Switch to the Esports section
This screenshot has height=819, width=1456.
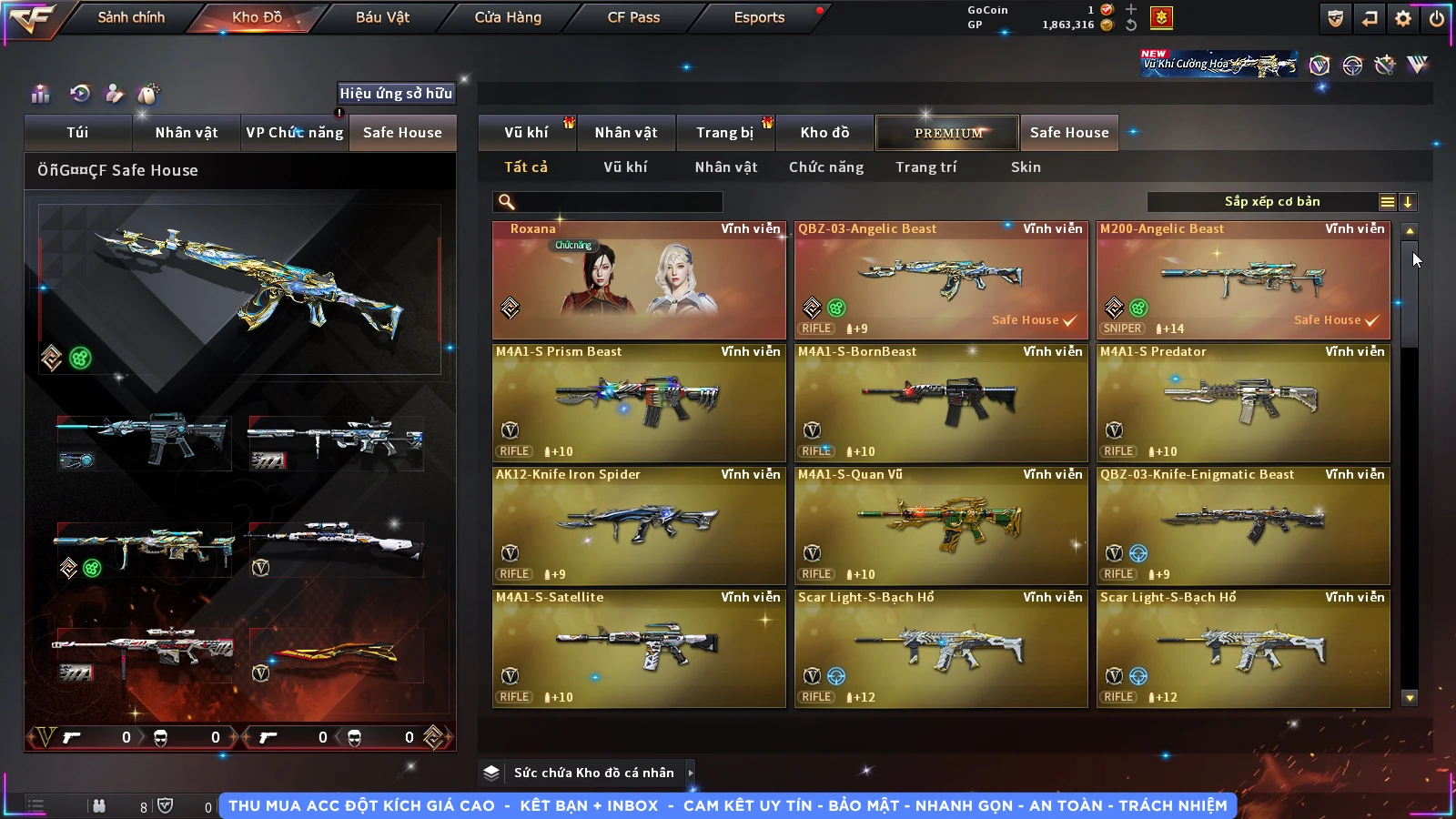[759, 17]
